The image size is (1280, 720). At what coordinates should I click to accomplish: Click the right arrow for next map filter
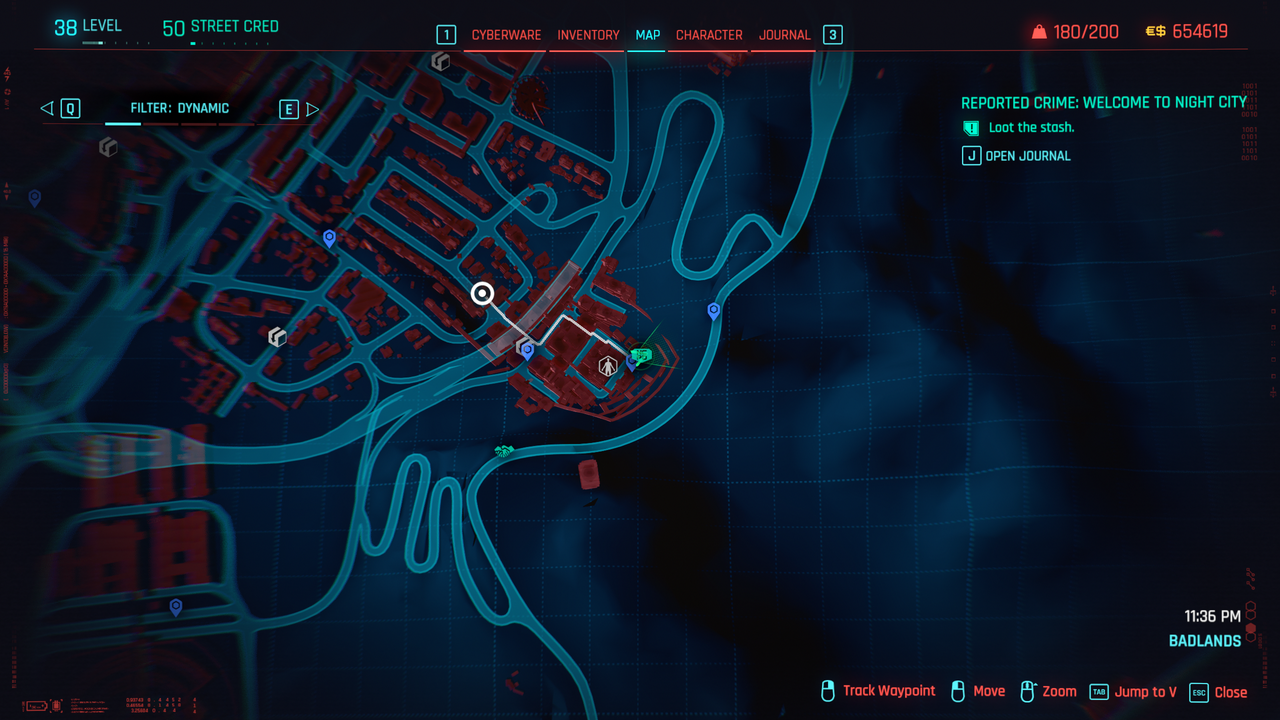(312, 109)
